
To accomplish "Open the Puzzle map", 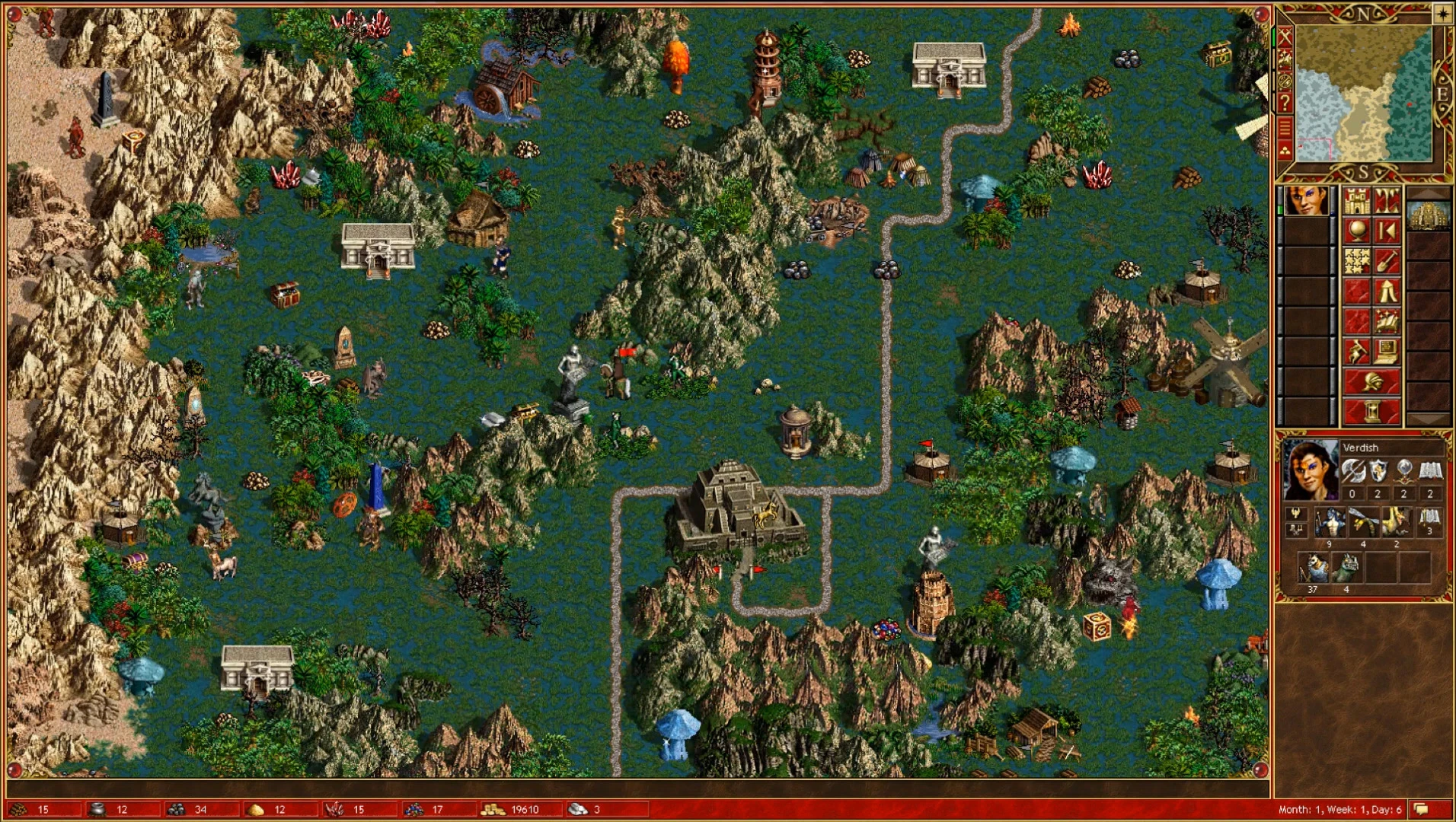I will (1357, 260).
